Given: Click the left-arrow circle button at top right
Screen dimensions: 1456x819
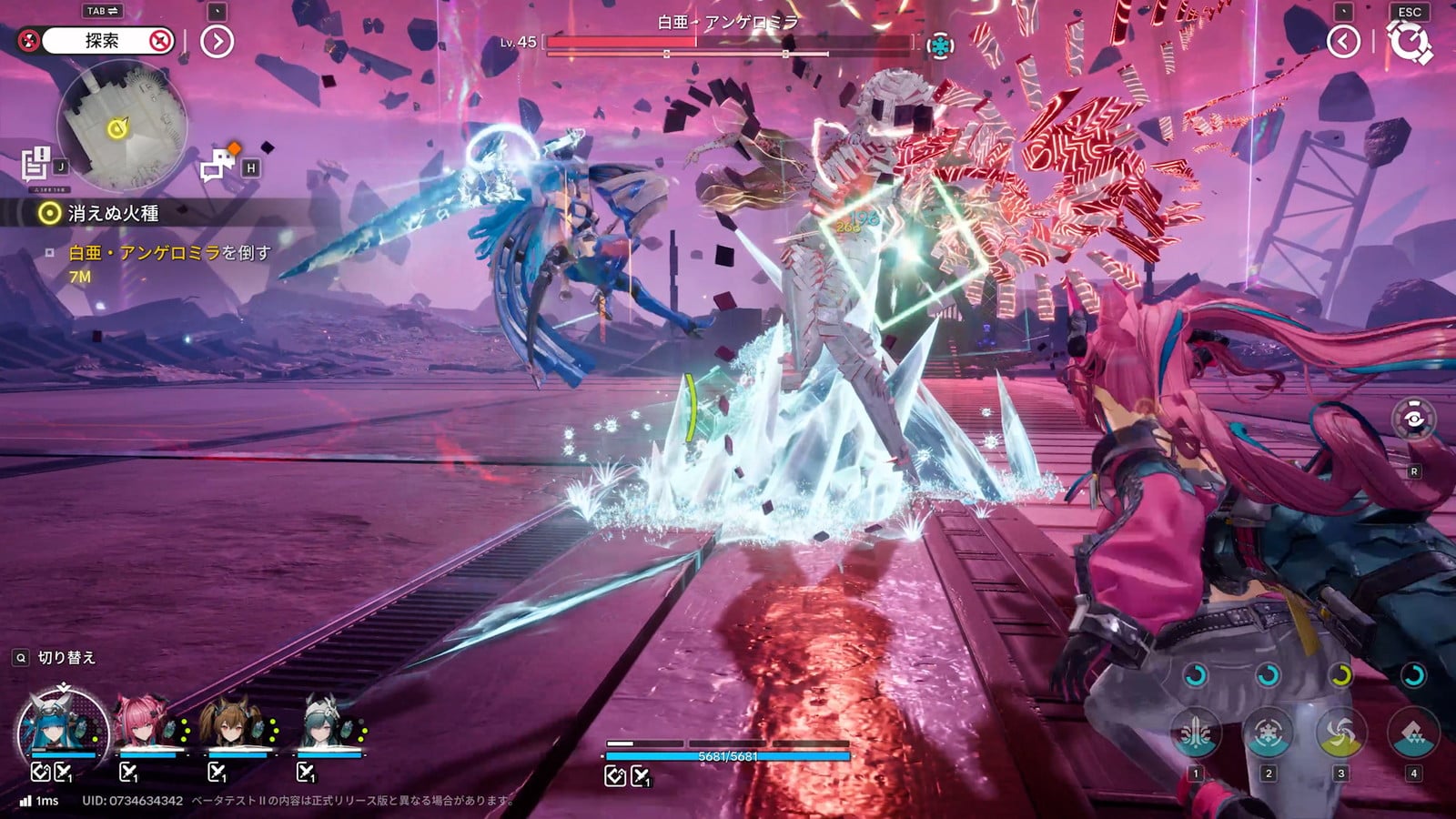Looking at the screenshot, I should pyautogui.click(x=1343, y=41).
